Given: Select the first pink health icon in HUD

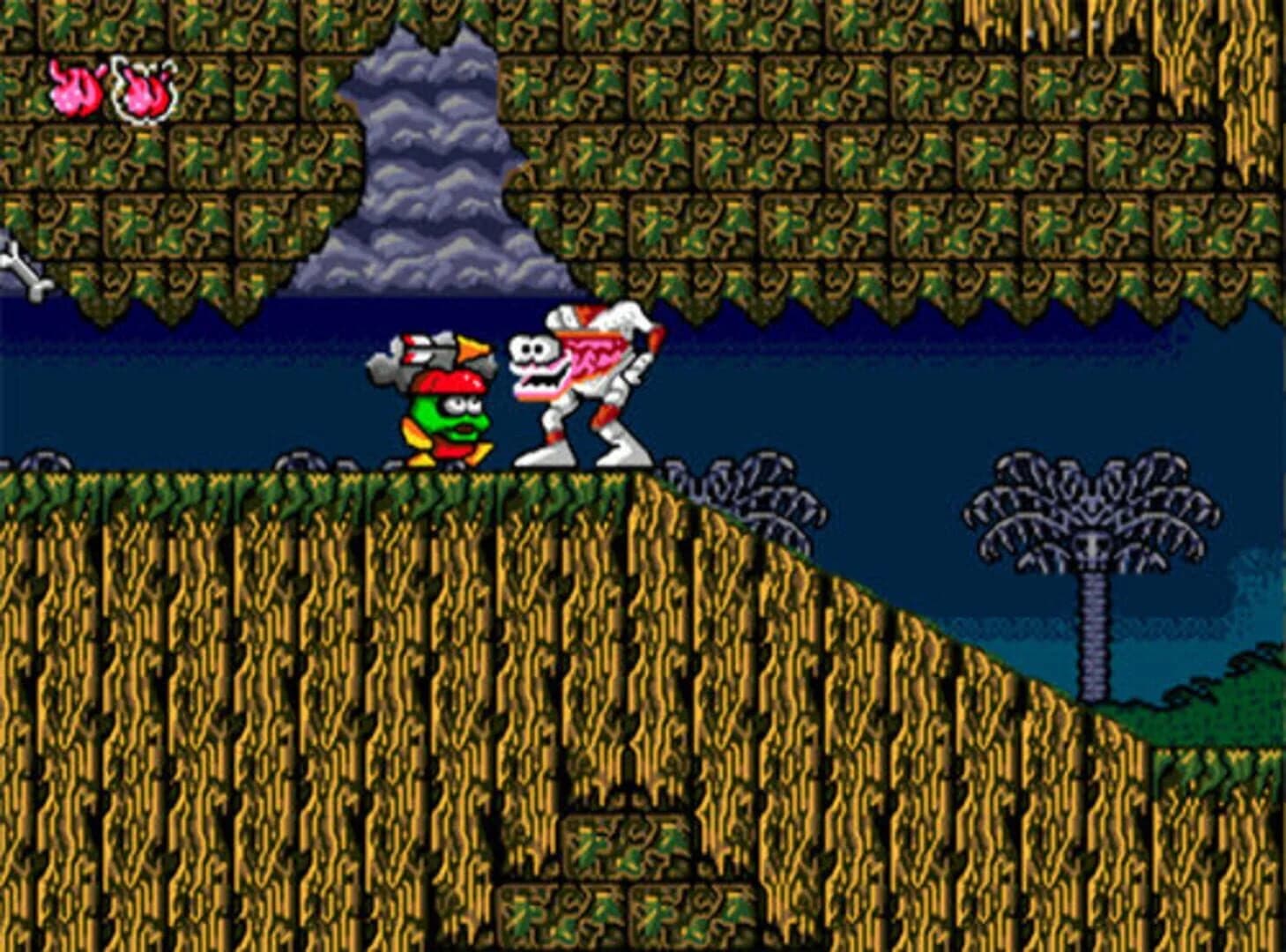Looking at the screenshot, I should click(78, 88).
